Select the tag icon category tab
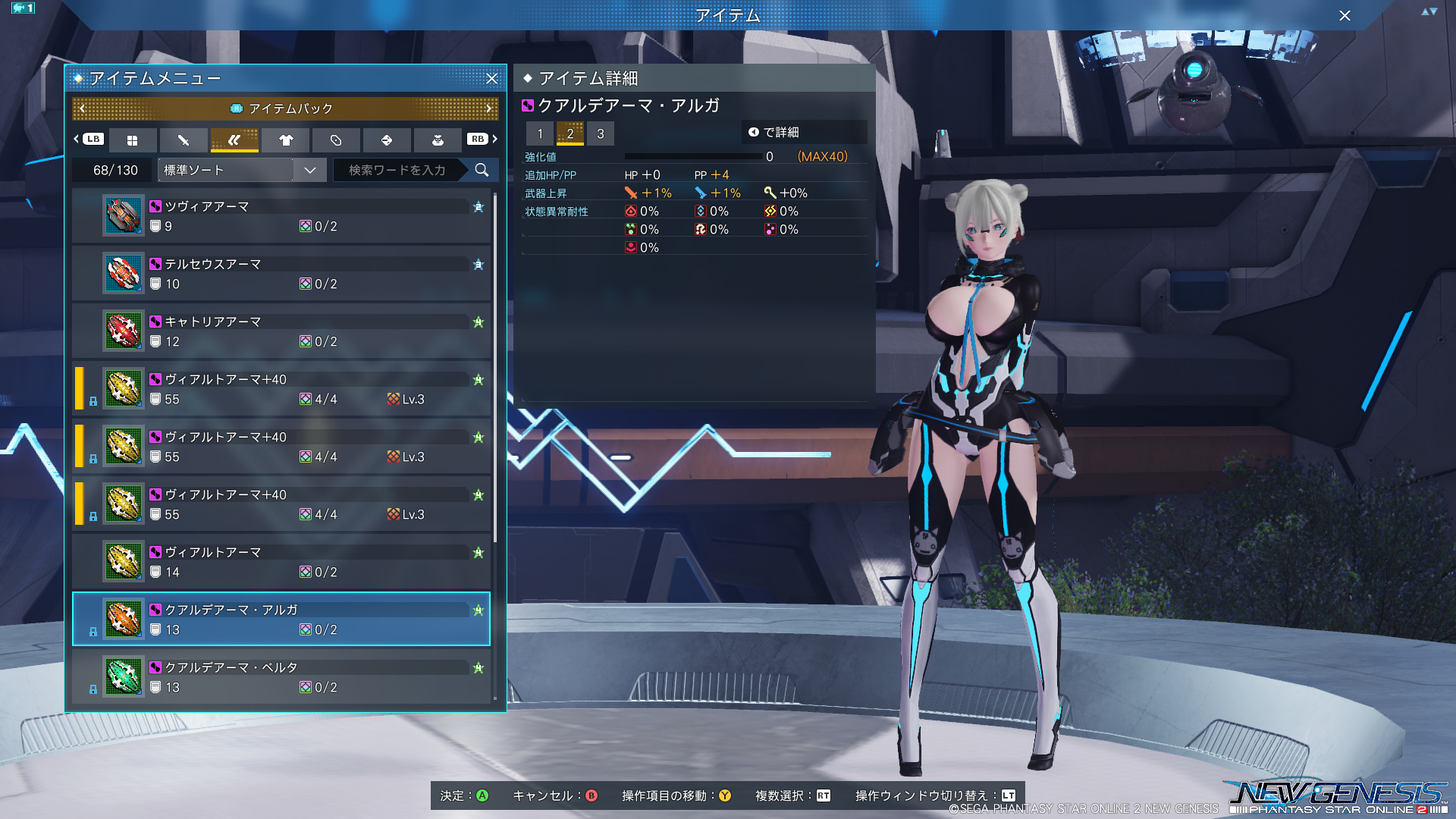 tap(336, 140)
